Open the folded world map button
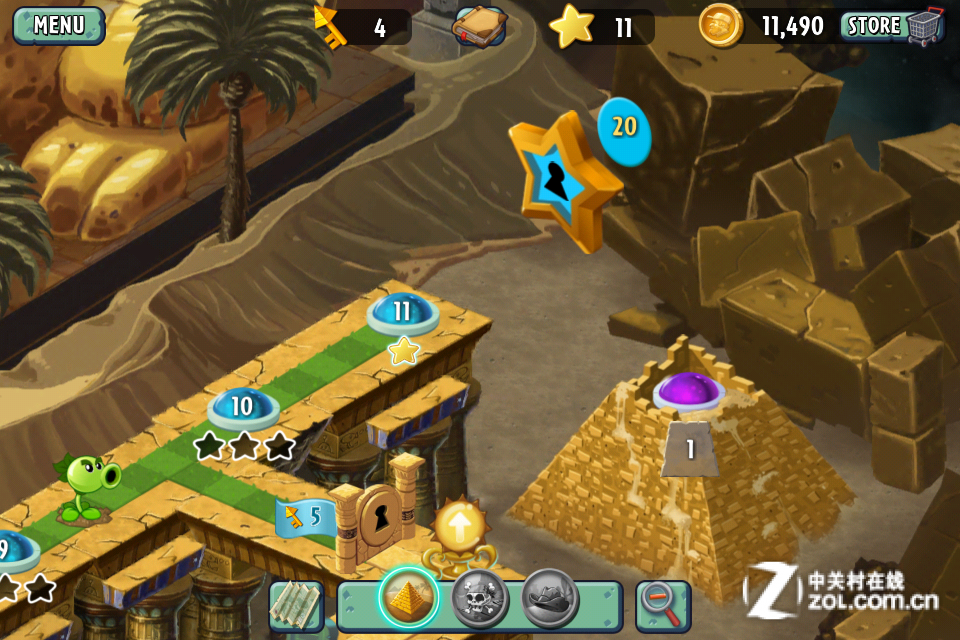Image resolution: width=960 pixels, height=640 pixels. pyautogui.click(x=296, y=605)
